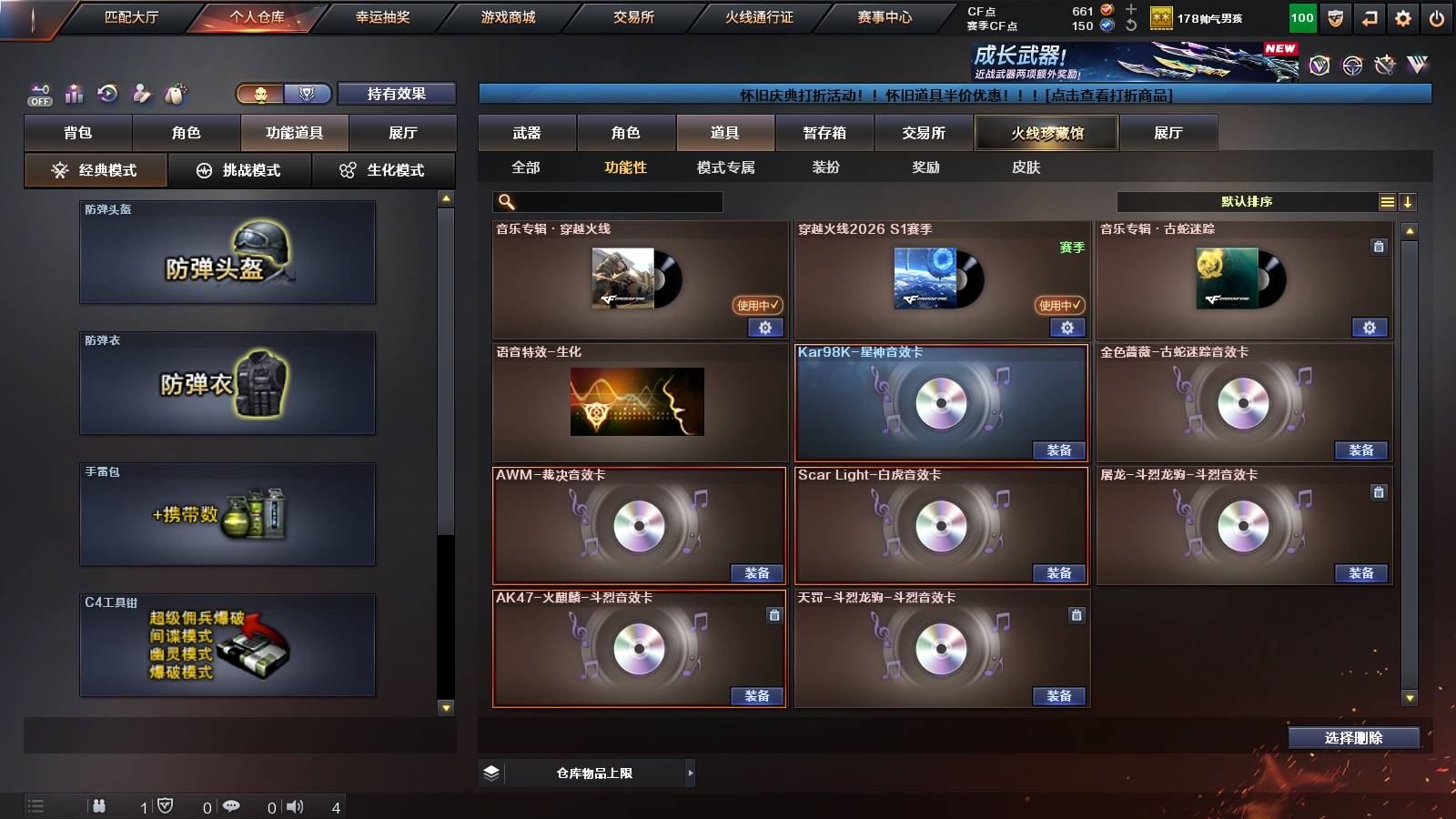The image size is (1456, 819).
Task: Open the game settings gear icon
Action: point(1402,16)
